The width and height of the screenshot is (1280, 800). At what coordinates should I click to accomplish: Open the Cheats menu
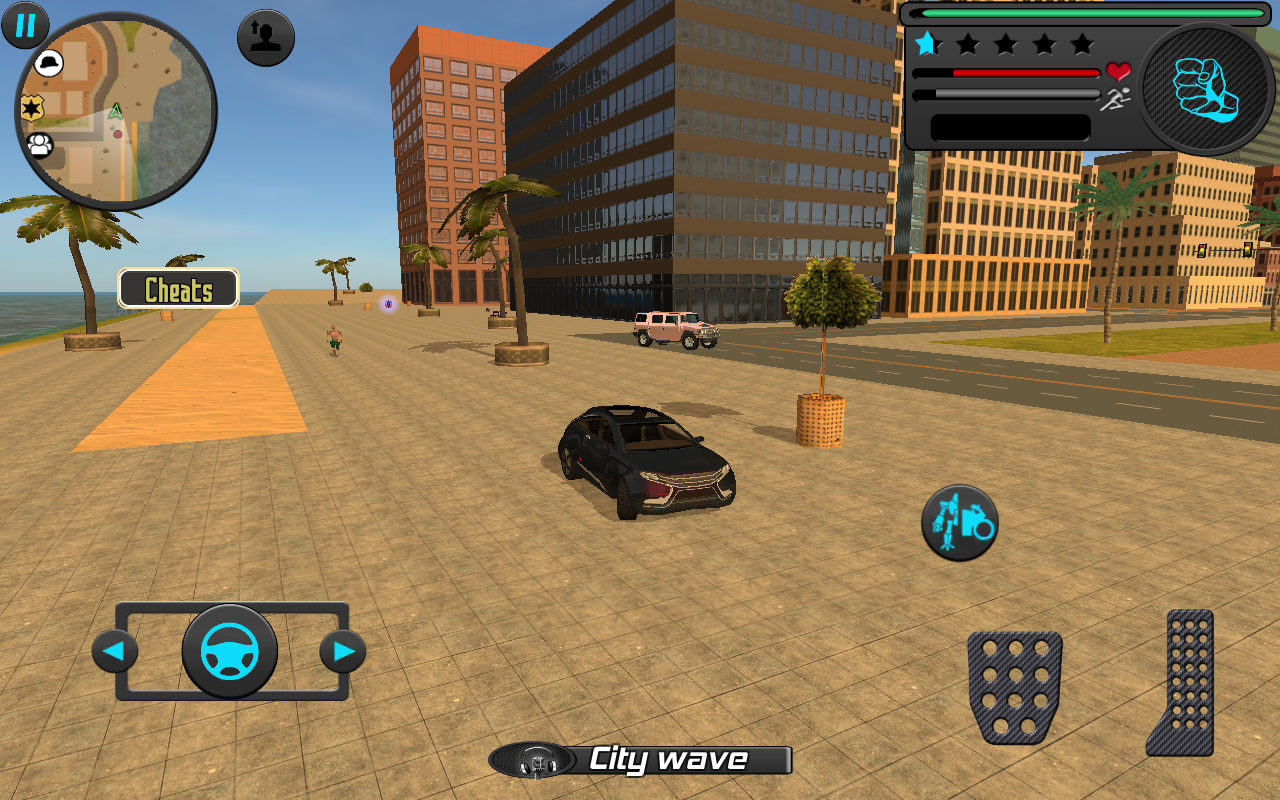point(178,289)
